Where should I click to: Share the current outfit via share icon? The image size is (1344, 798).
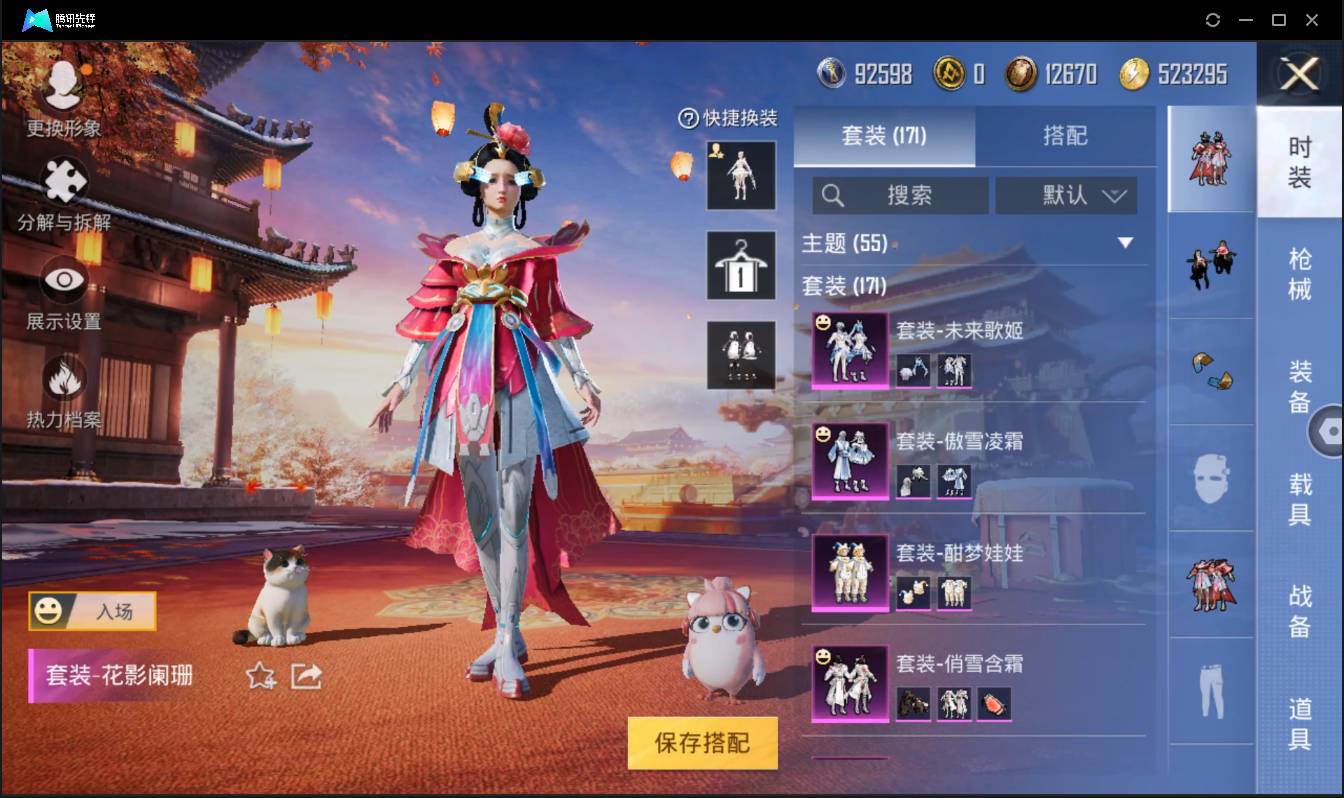pyautogui.click(x=303, y=677)
